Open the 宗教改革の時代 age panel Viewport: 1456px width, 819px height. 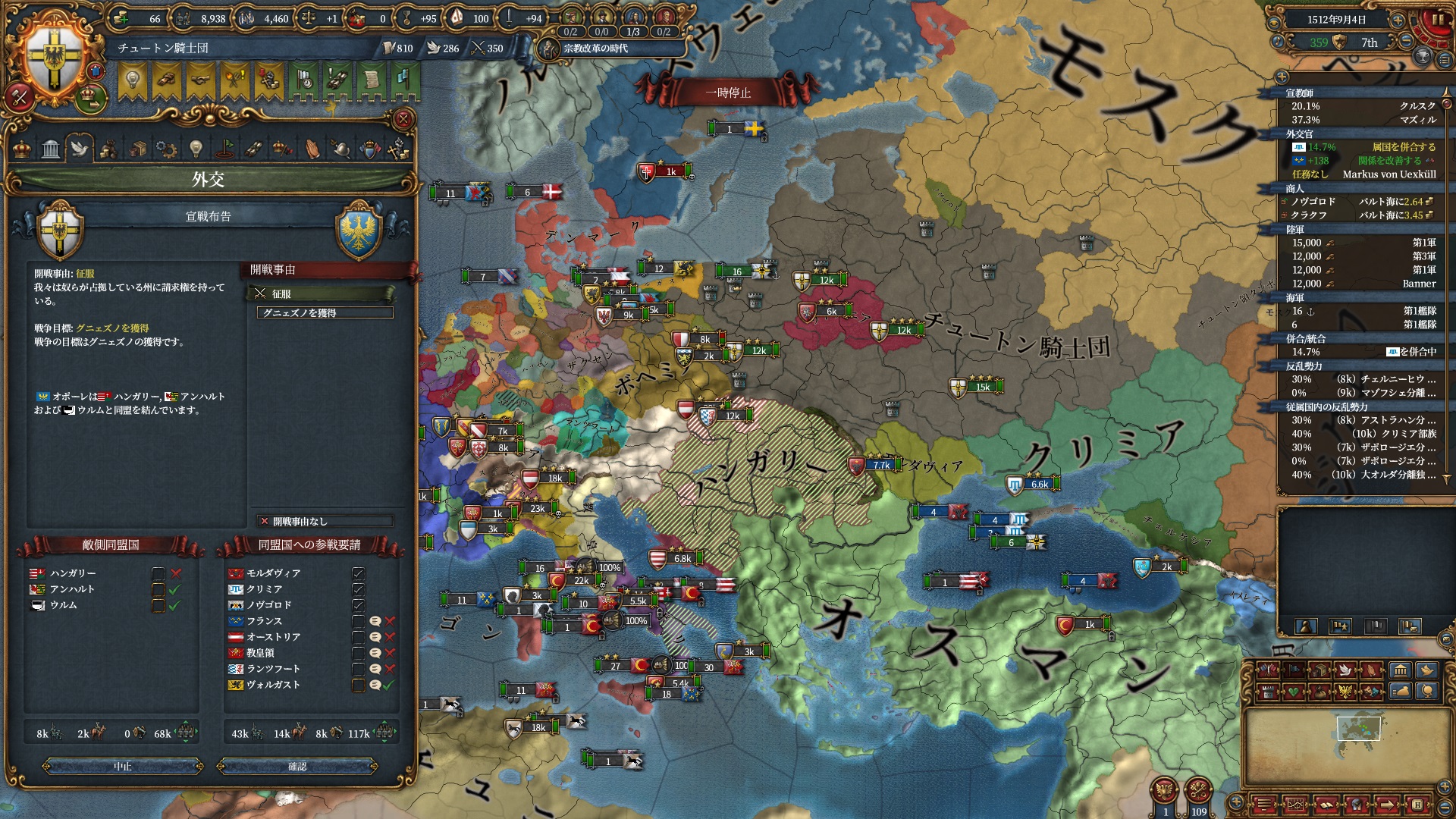[x=595, y=49]
